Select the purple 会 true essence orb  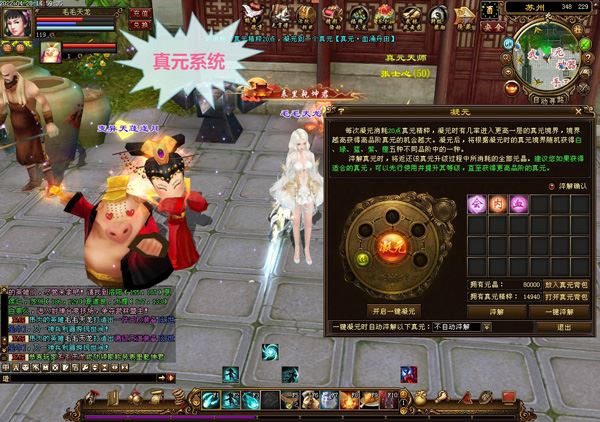pyautogui.click(x=476, y=203)
